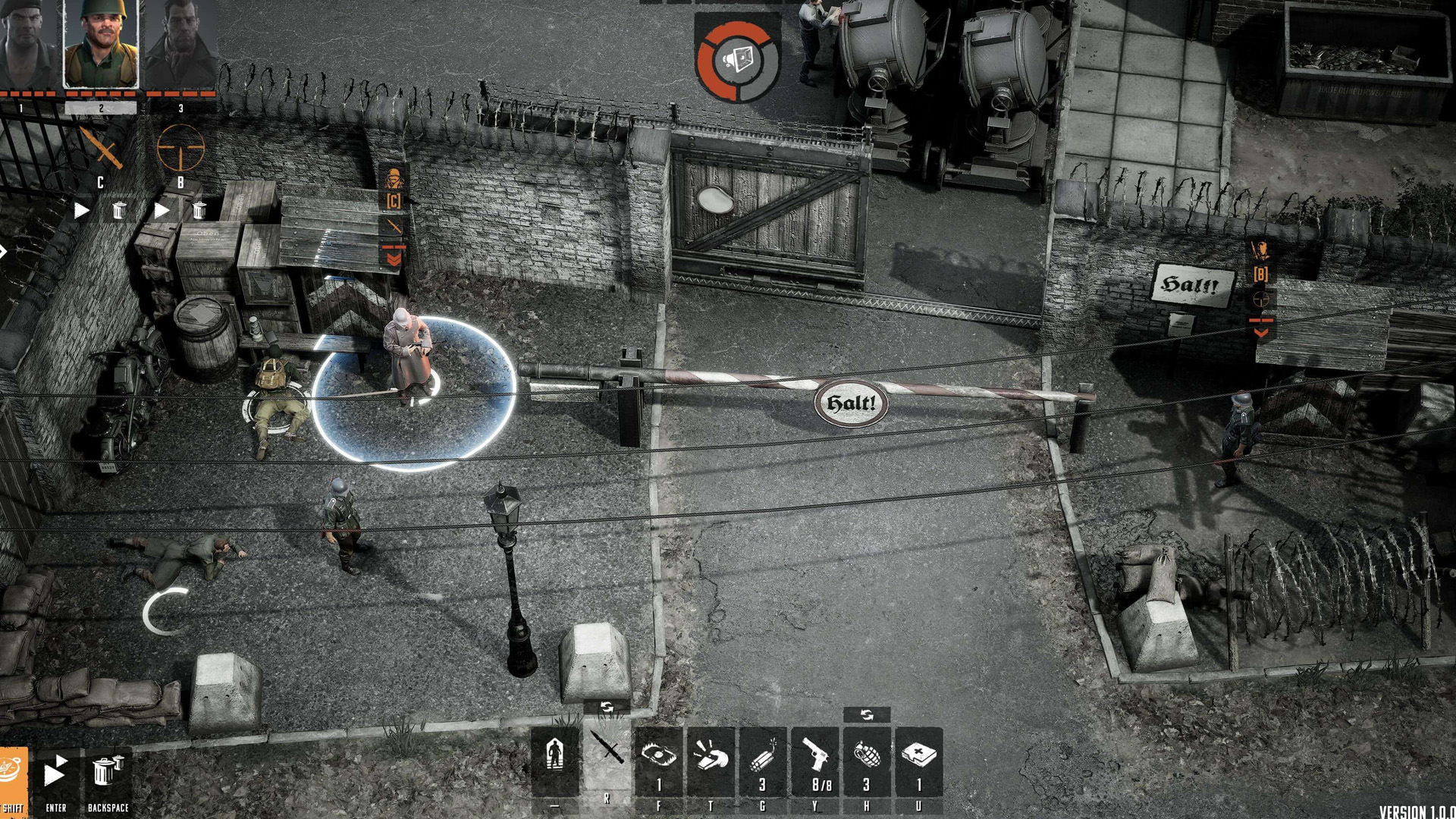Select the hand grenade slot
This screenshot has height=819, width=1456.
point(867,762)
